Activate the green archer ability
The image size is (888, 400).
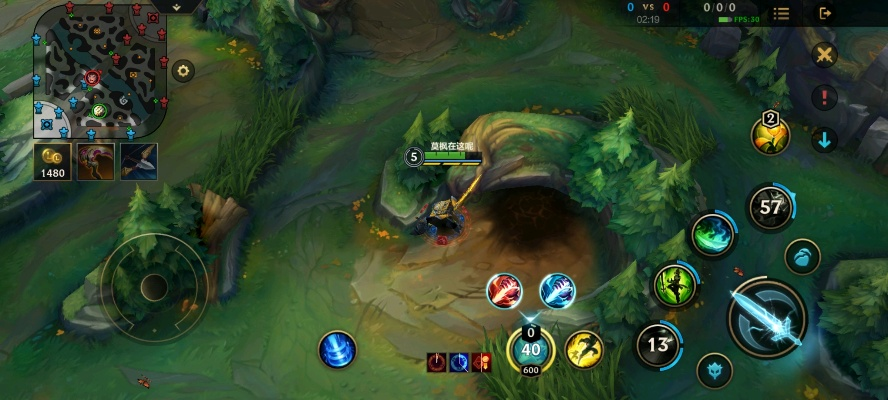coord(676,286)
